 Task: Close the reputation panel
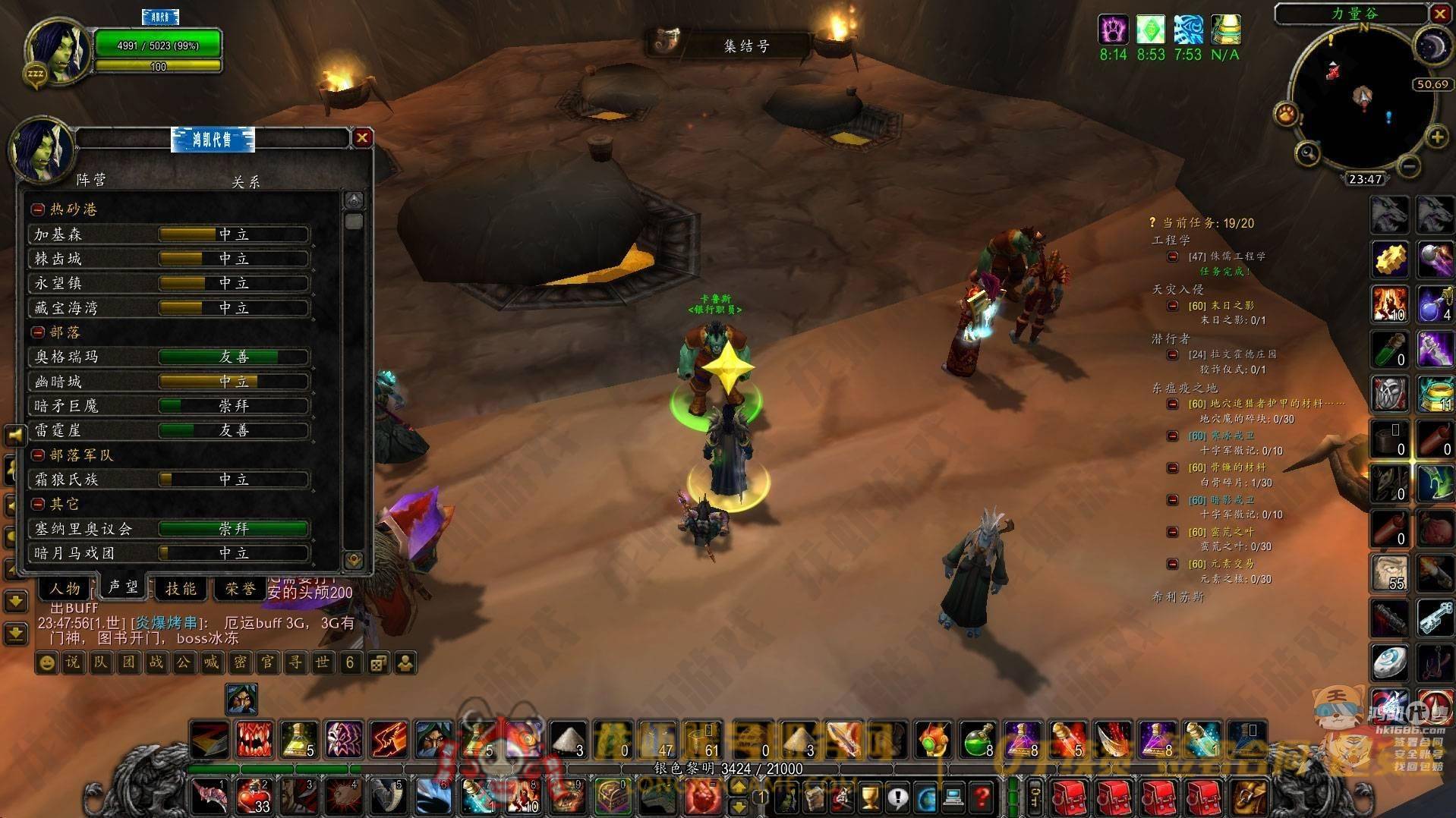pos(362,137)
